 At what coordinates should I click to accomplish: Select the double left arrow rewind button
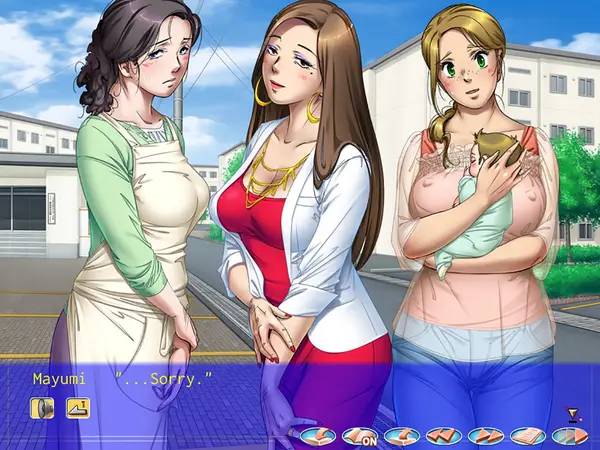443,436
